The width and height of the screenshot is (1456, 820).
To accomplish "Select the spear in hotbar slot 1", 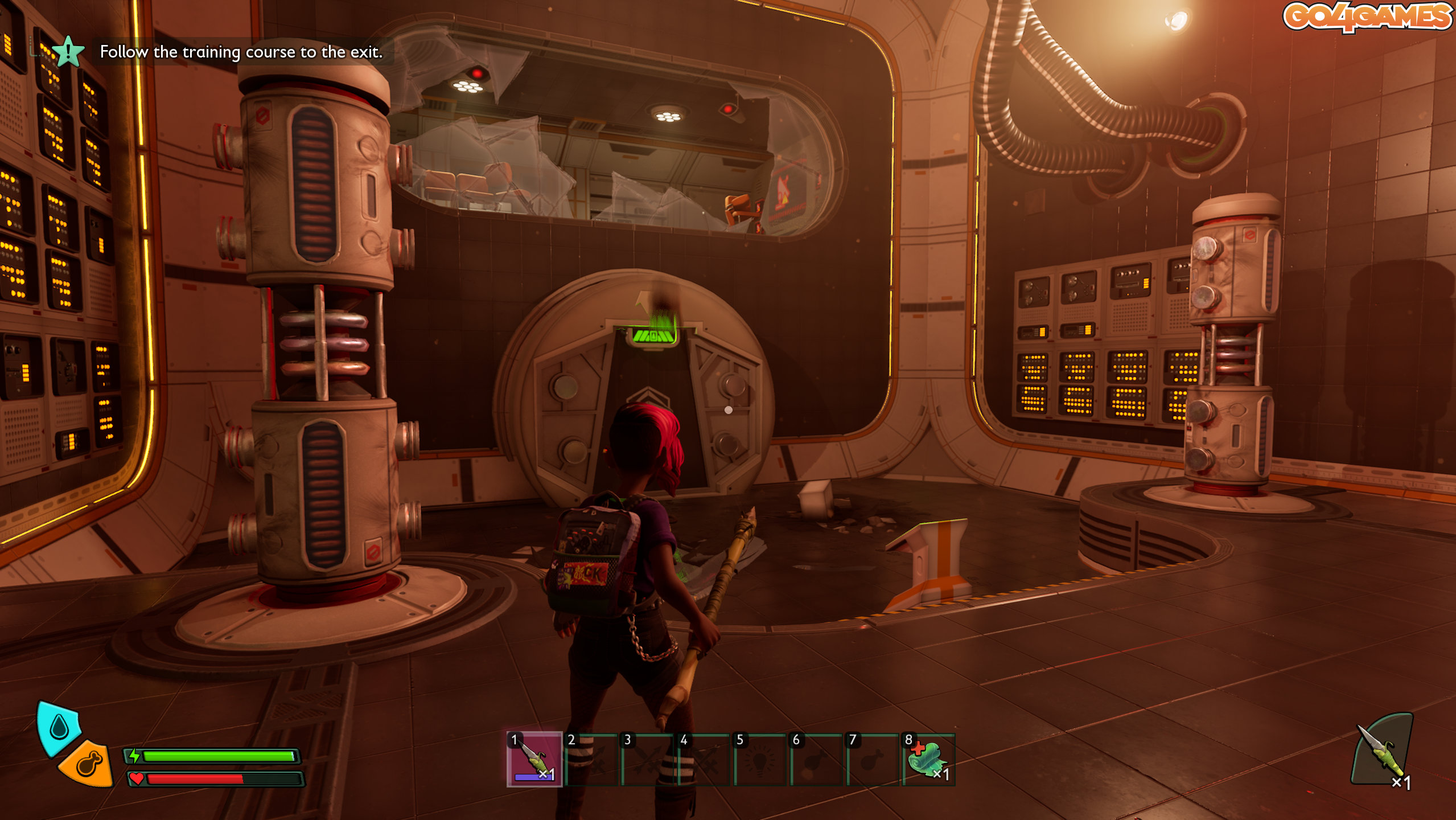I will [x=534, y=760].
